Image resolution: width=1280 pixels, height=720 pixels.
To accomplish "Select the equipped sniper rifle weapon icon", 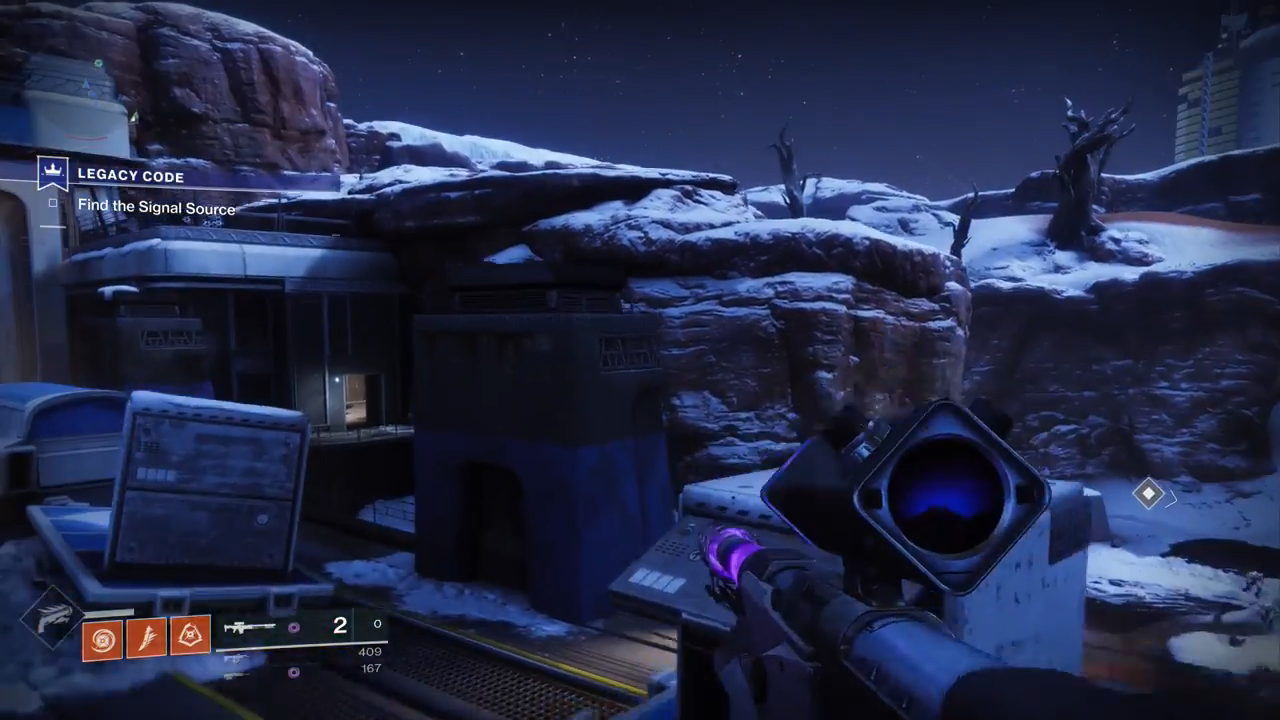I will [x=250, y=628].
